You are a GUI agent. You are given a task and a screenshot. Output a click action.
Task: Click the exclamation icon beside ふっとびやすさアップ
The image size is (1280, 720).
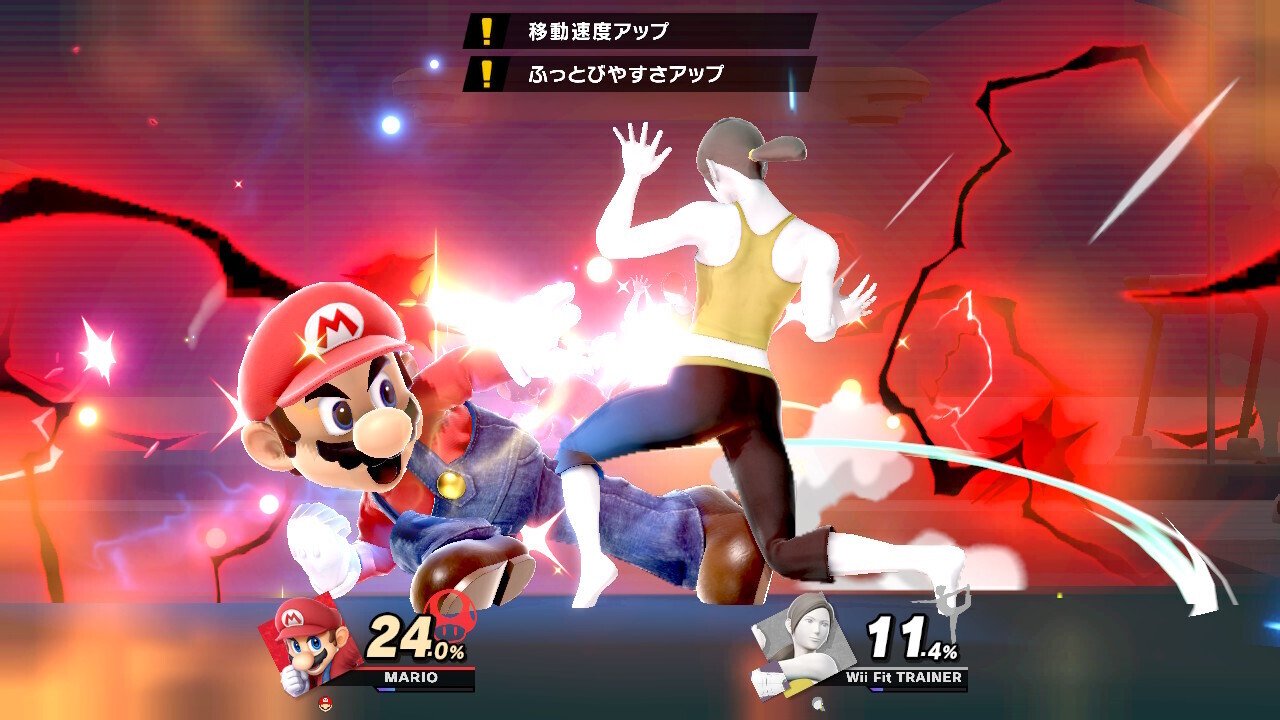pos(487,72)
